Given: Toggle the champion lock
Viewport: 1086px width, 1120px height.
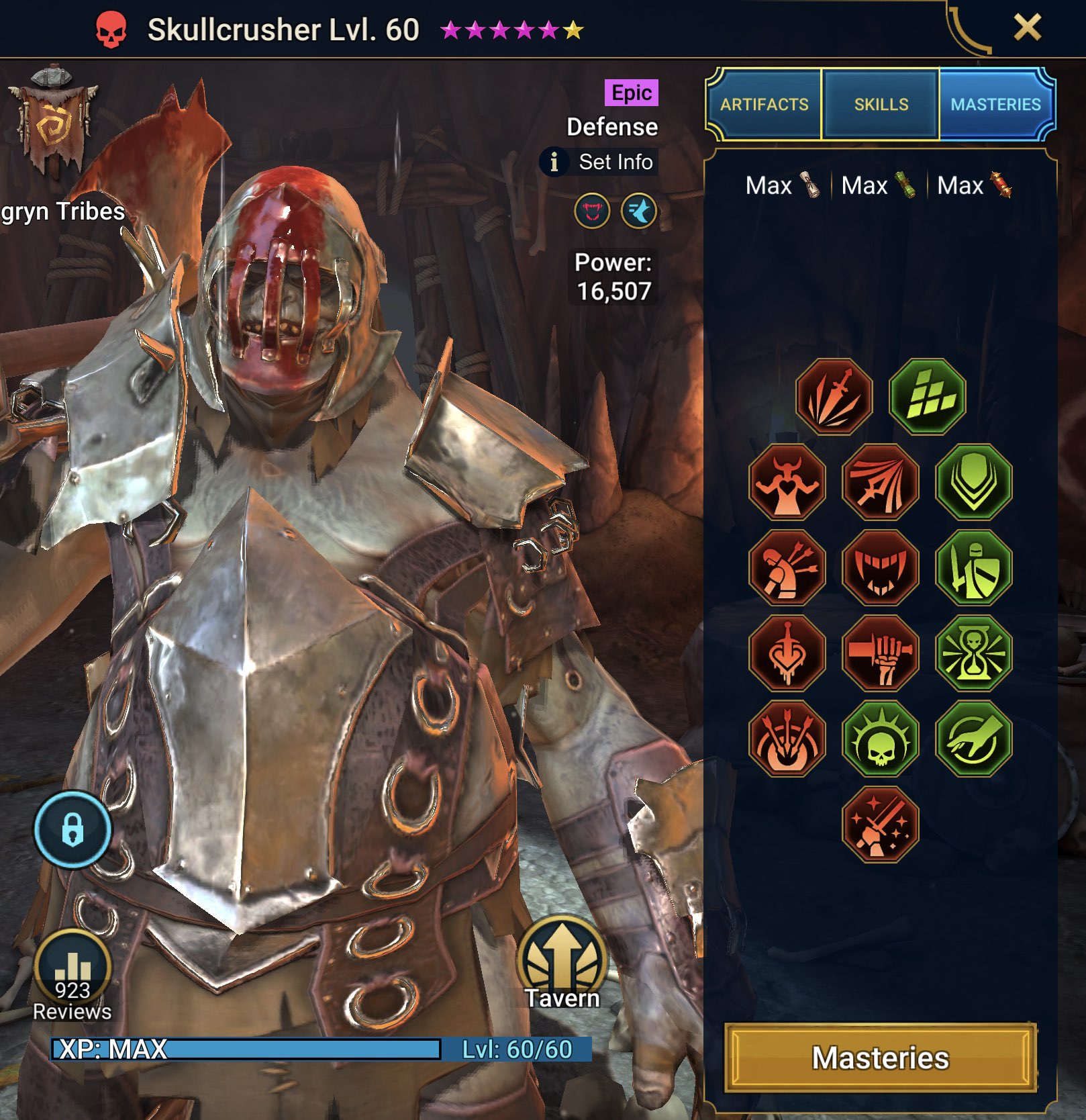Looking at the screenshot, I should (74, 830).
